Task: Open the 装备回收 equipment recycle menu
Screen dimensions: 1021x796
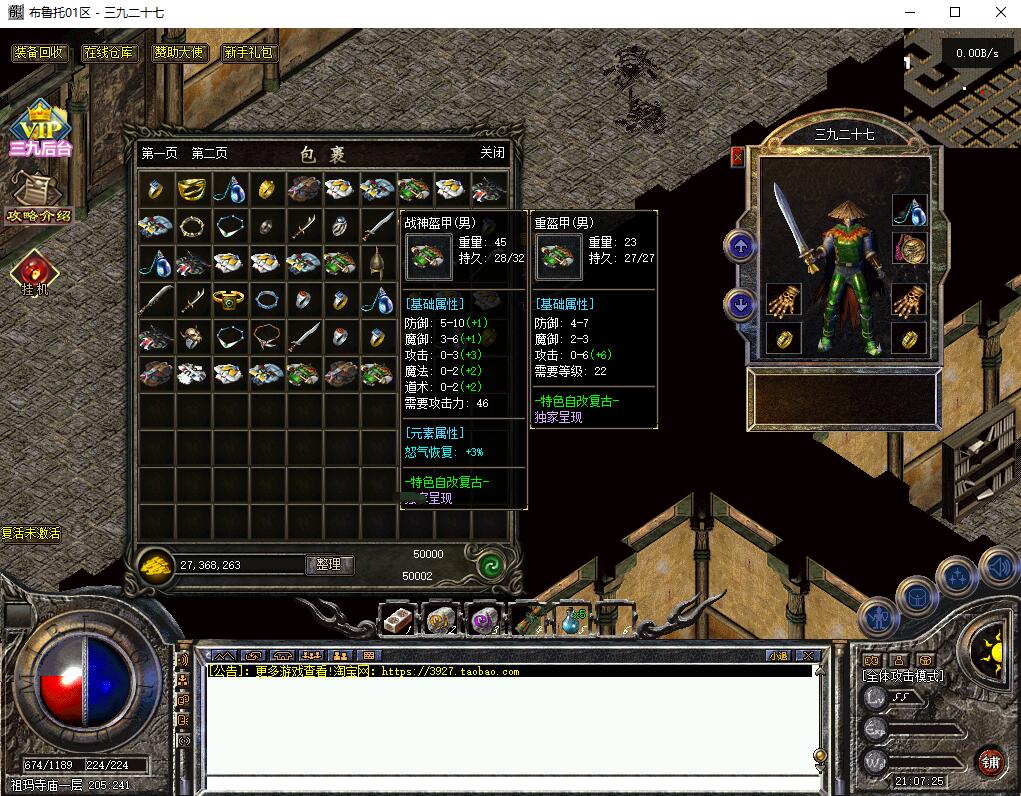Action: (x=39, y=53)
